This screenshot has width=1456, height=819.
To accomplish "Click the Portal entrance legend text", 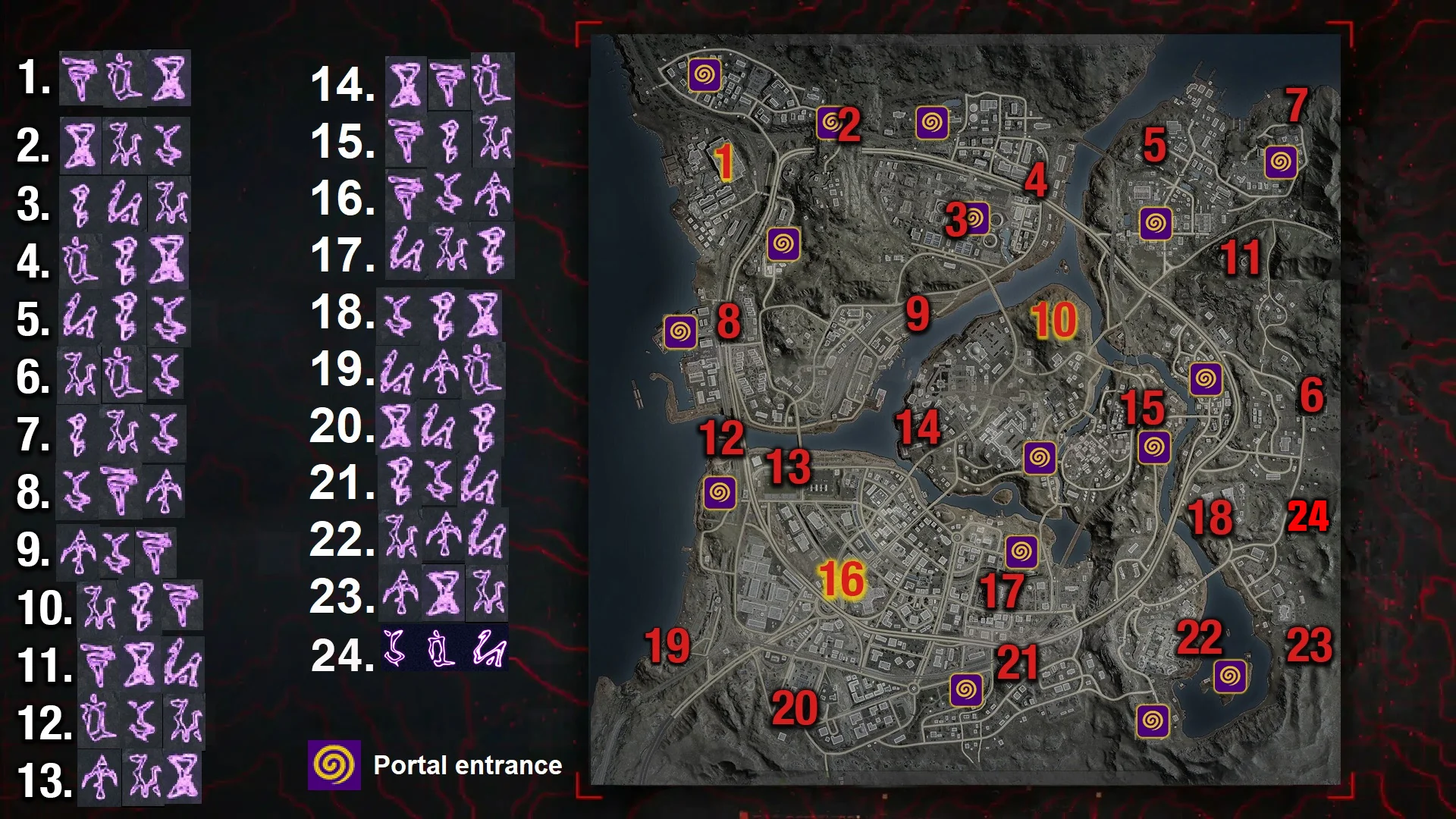I will point(466,766).
